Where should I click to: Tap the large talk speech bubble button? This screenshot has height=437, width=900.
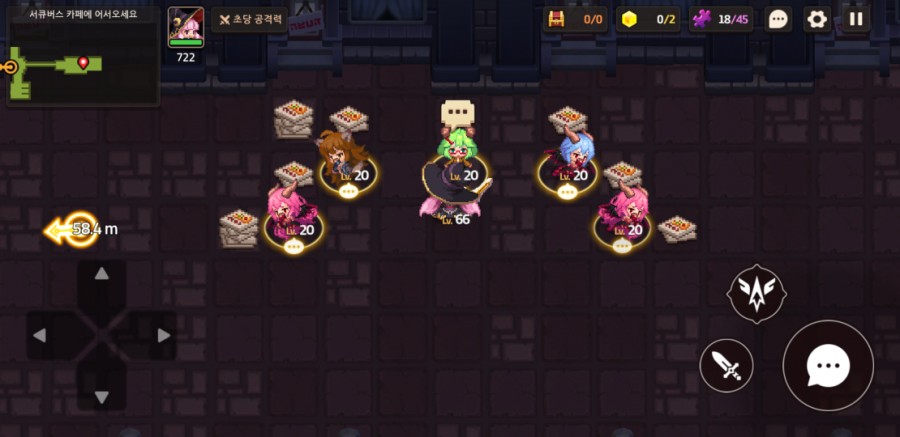pos(828,366)
